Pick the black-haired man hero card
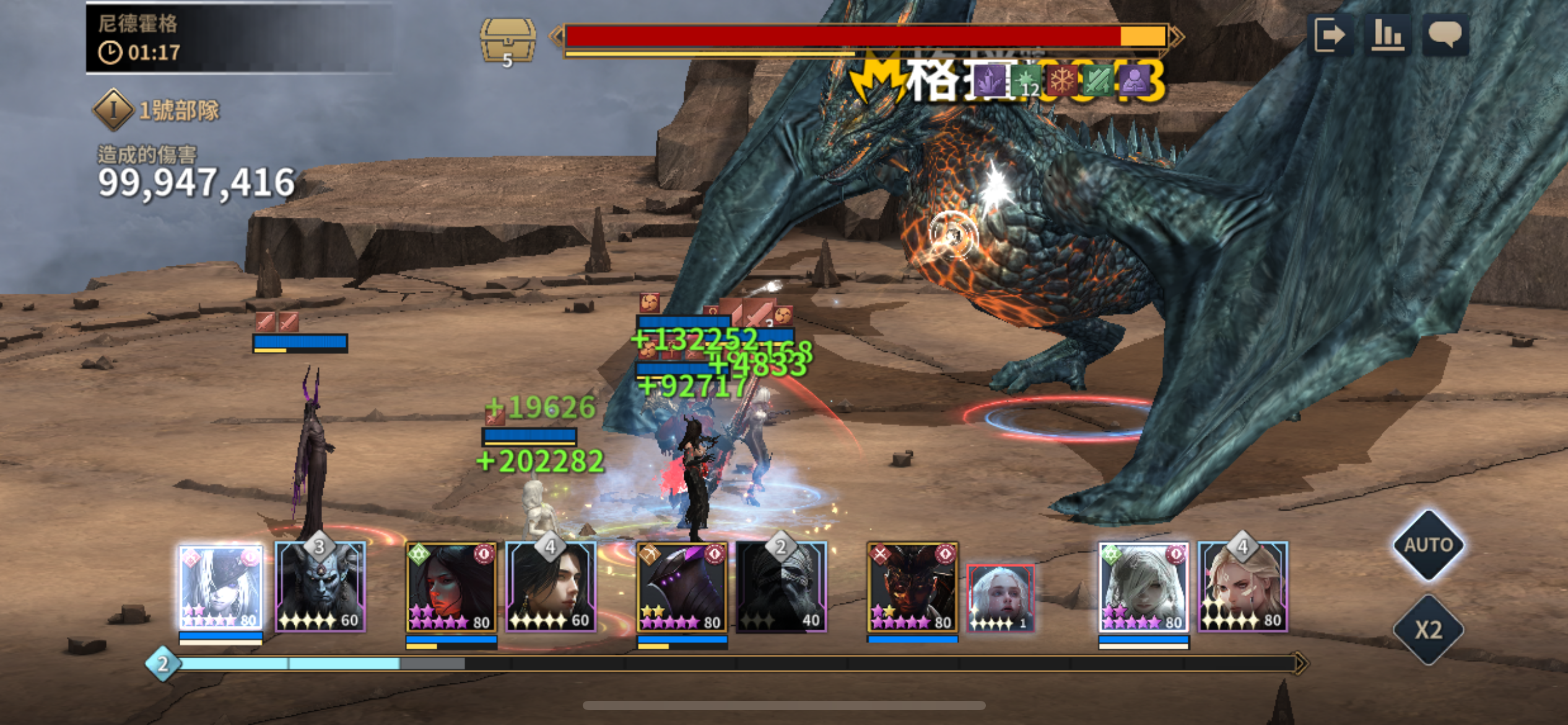The image size is (1568, 725). click(551, 587)
